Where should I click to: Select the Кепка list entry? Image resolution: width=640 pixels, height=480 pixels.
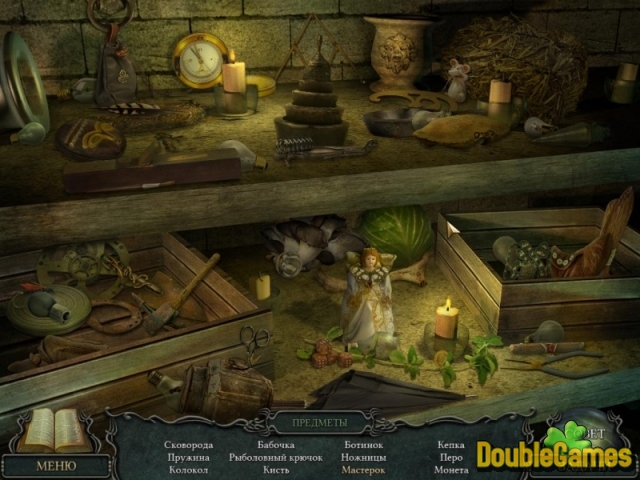tap(451, 444)
